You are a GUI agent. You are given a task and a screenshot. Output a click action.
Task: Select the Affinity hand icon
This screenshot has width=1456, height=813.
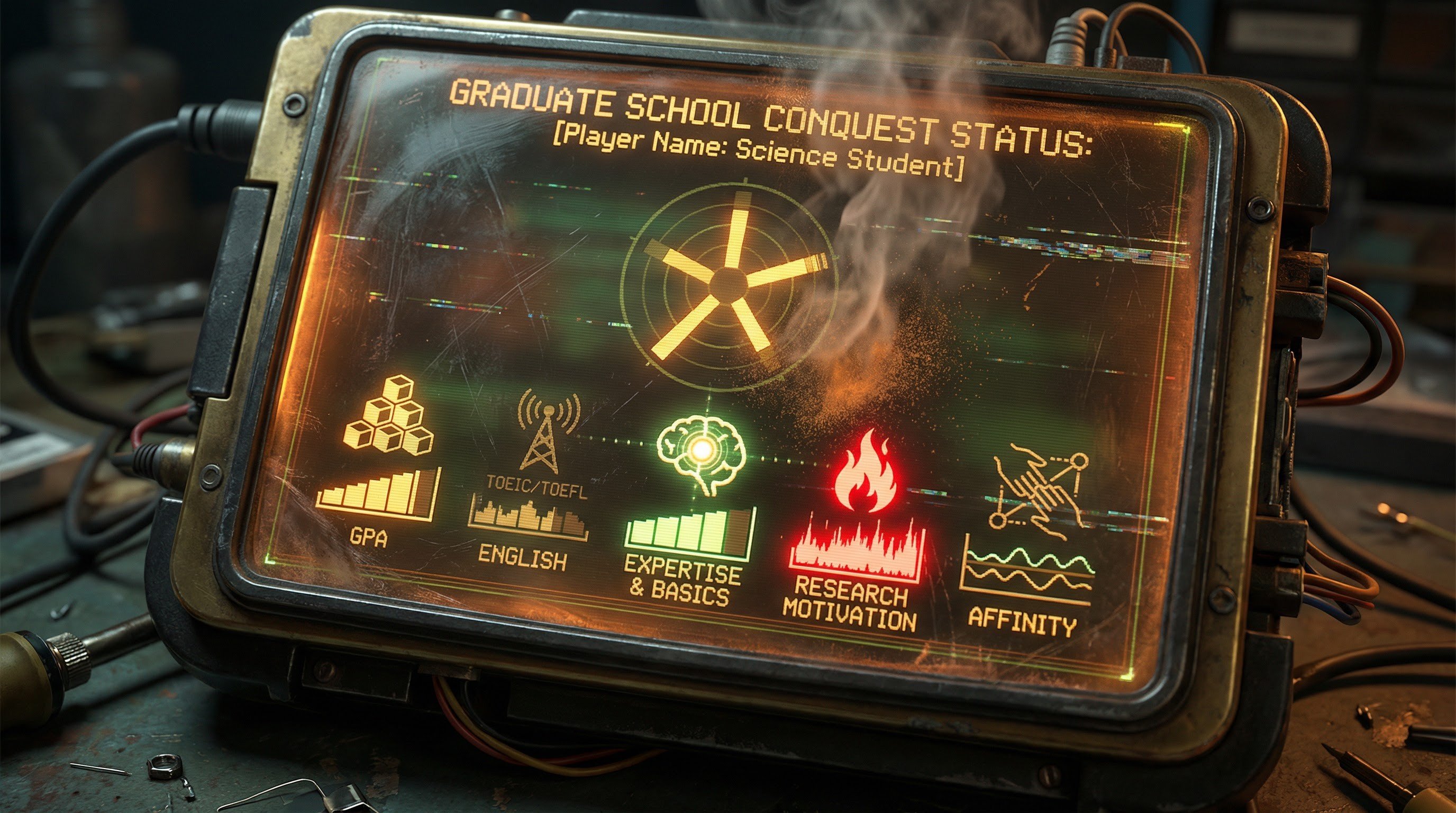coord(1040,487)
